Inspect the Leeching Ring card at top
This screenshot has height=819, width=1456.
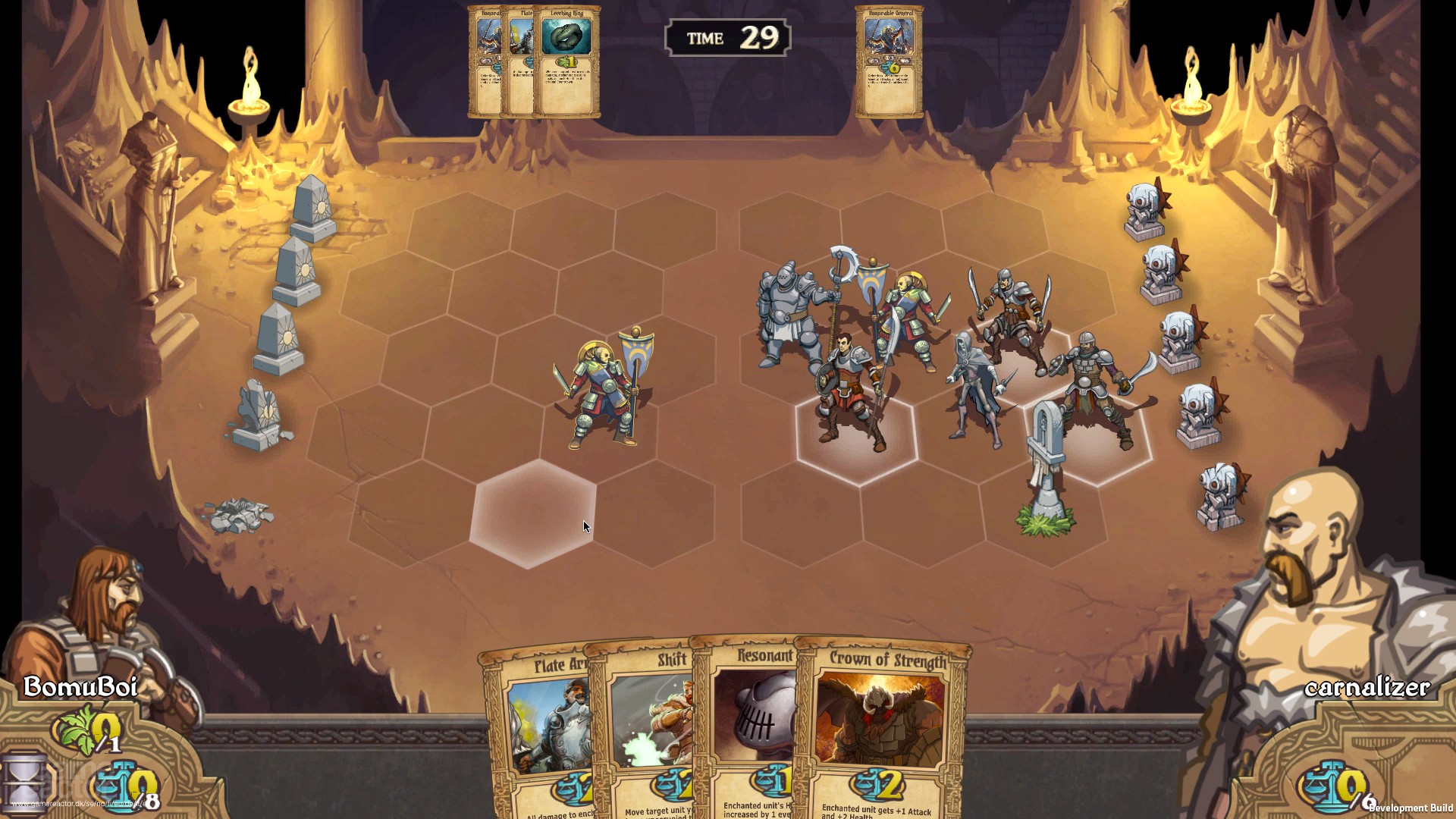[x=567, y=62]
